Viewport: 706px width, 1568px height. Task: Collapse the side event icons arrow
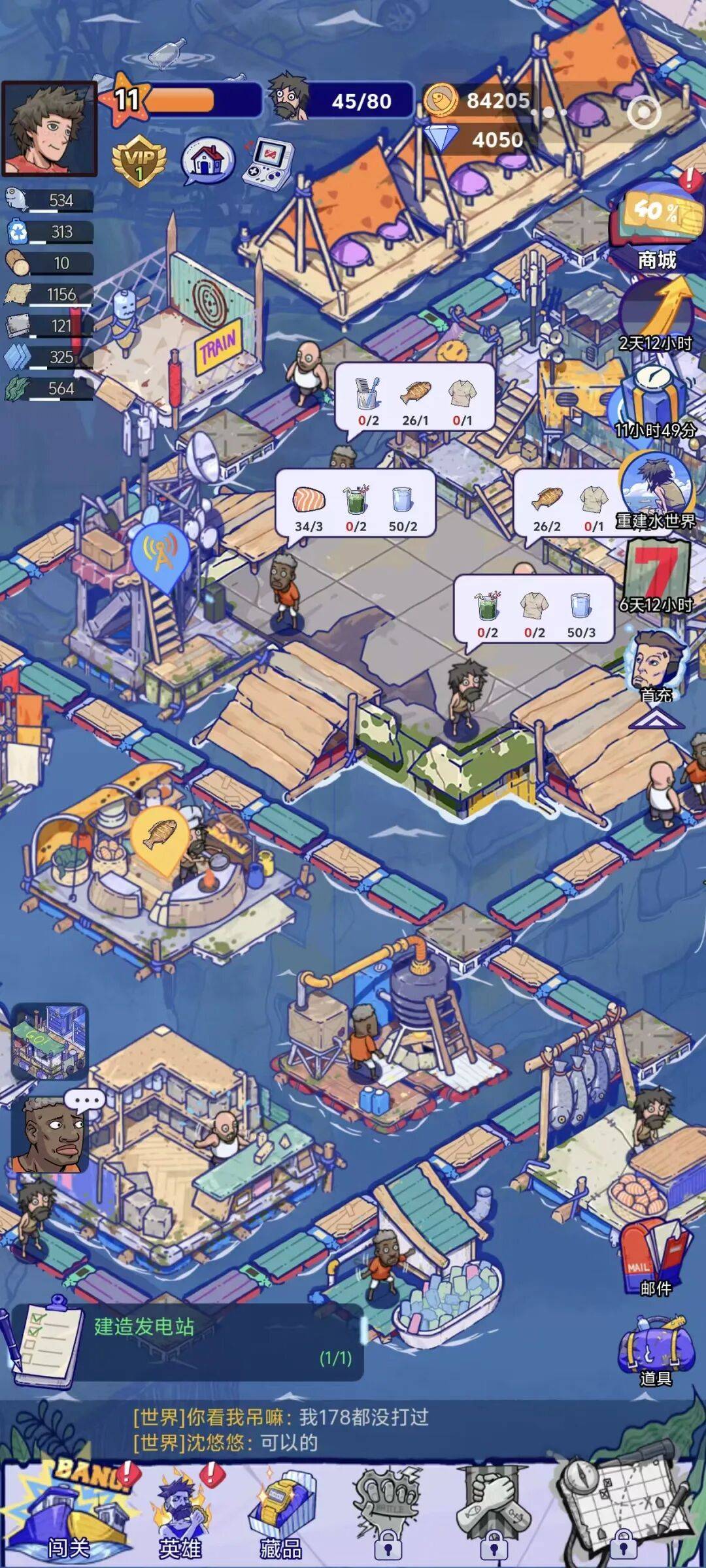coord(656,719)
